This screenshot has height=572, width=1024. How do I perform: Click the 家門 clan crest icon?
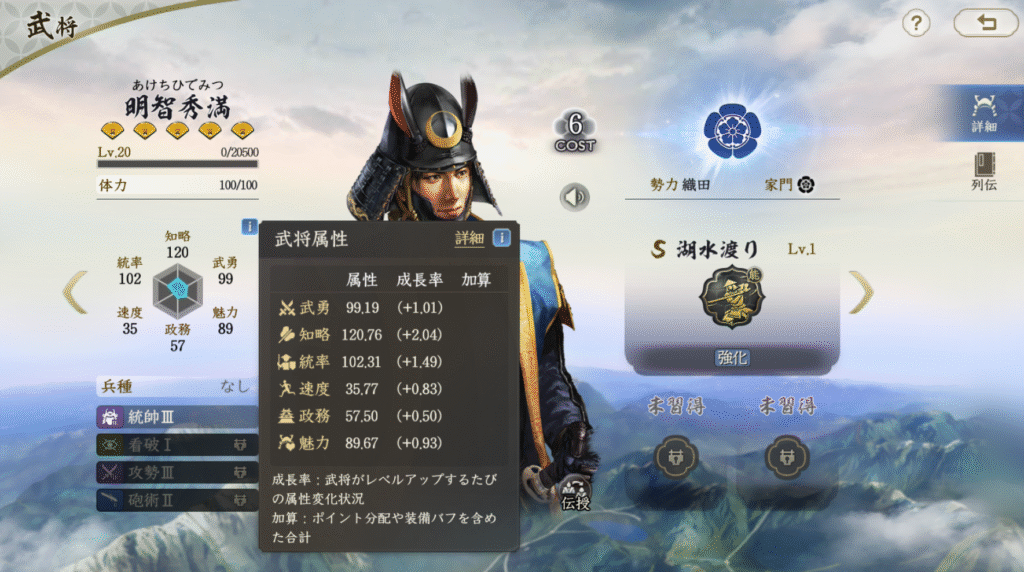(x=806, y=185)
